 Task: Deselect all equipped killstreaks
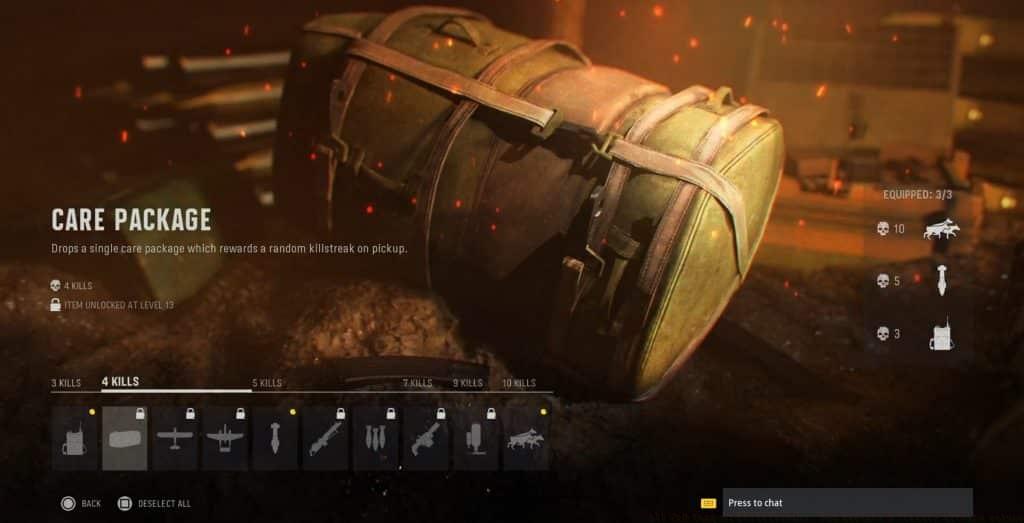153,503
